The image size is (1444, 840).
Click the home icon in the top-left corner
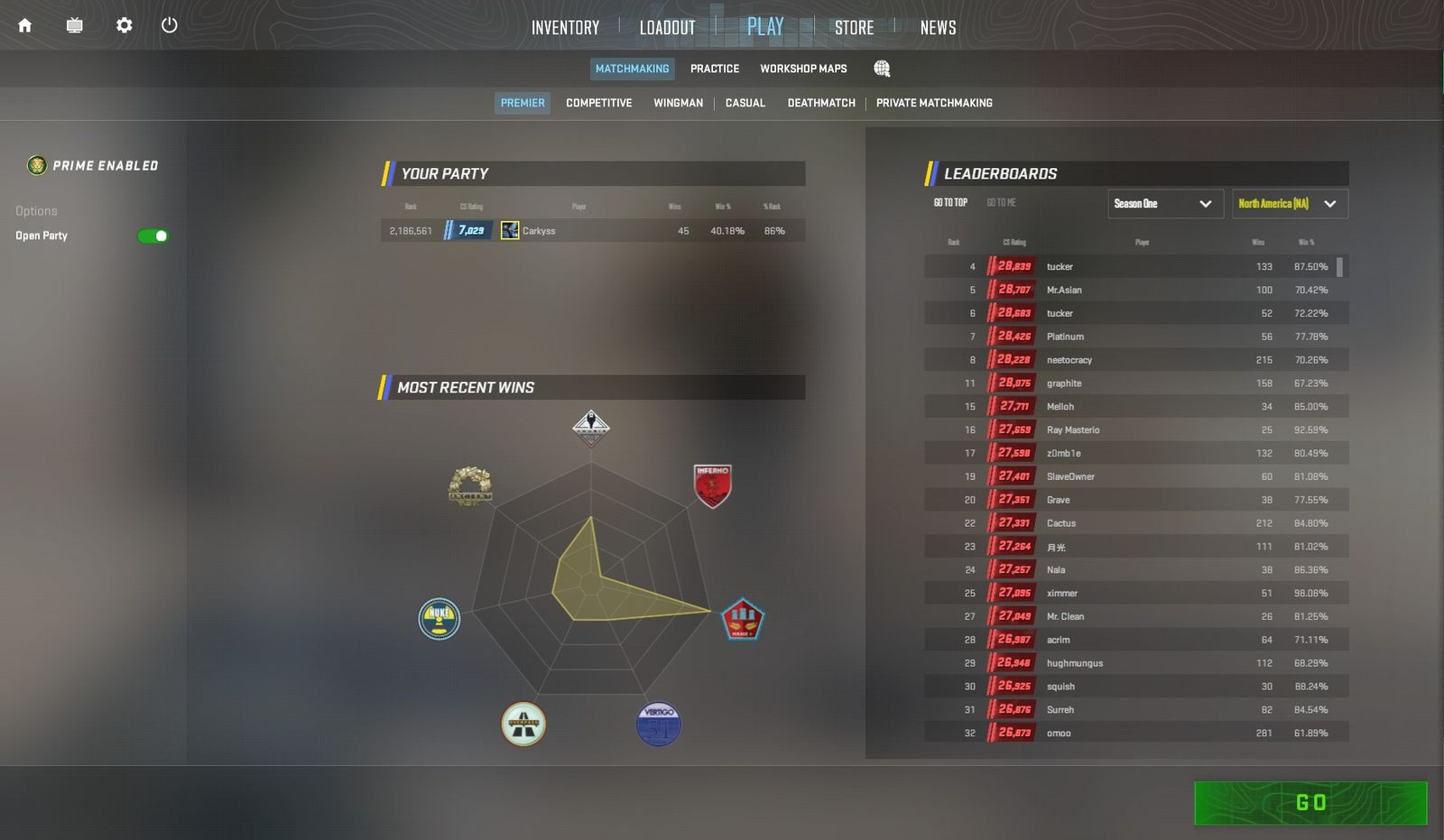[x=24, y=25]
